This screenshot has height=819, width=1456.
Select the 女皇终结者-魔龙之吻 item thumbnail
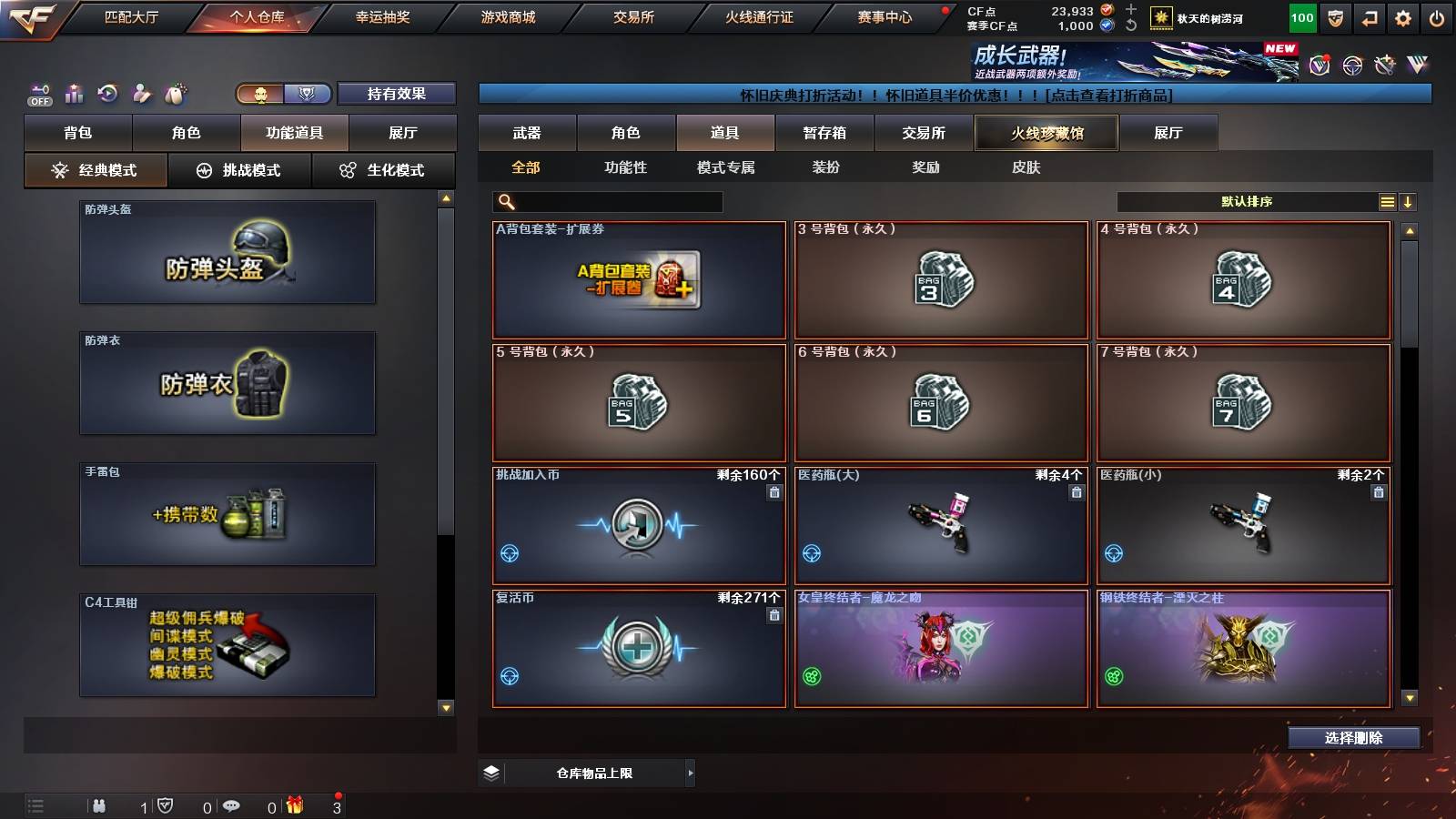(x=941, y=650)
